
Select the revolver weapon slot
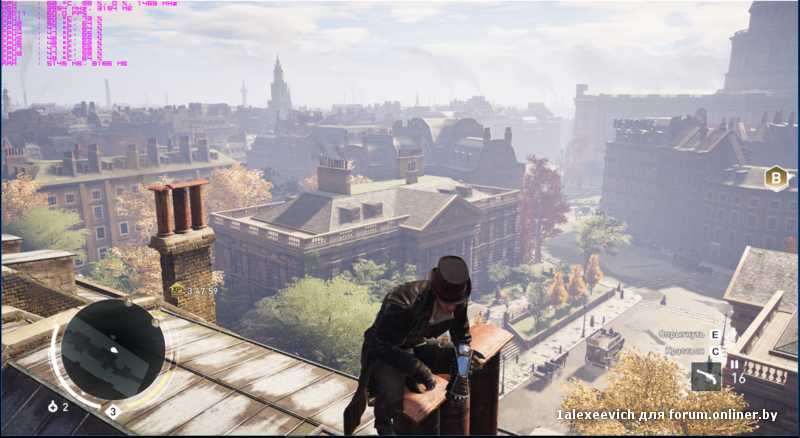(x=706, y=377)
